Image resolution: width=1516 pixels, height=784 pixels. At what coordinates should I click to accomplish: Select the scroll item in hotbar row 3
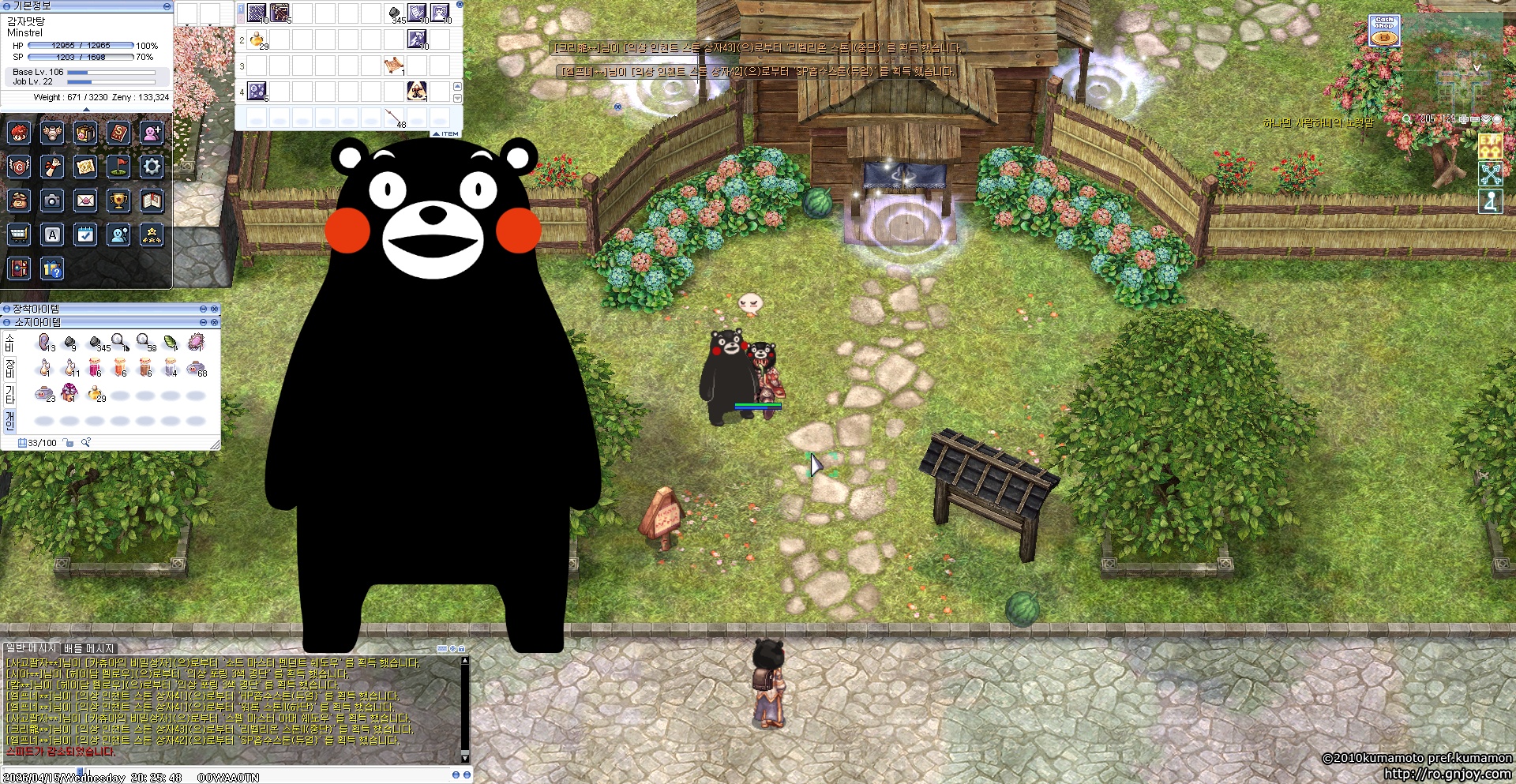pos(393,66)
